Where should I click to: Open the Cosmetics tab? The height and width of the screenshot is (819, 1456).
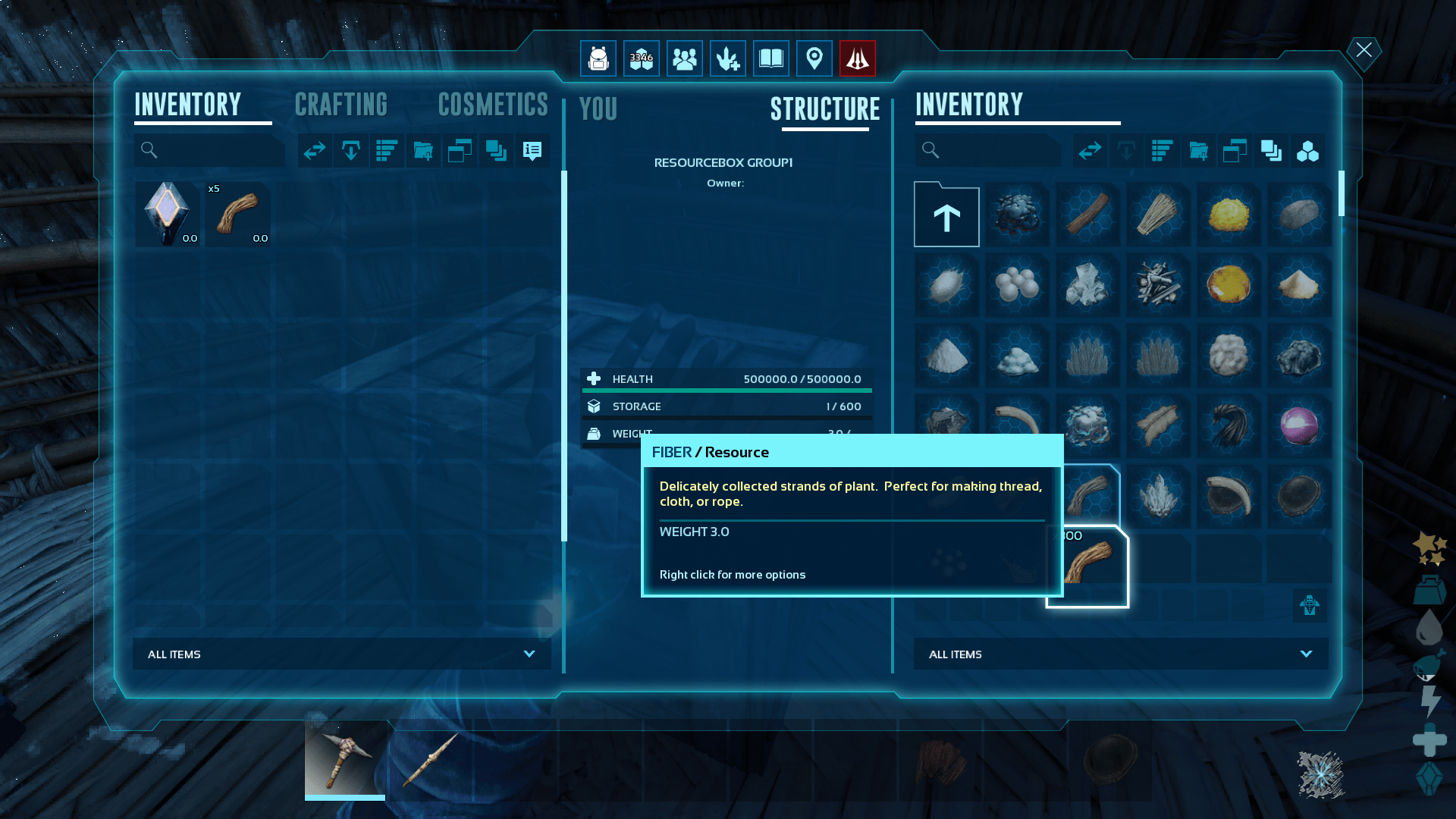click(x=493, y=105)
